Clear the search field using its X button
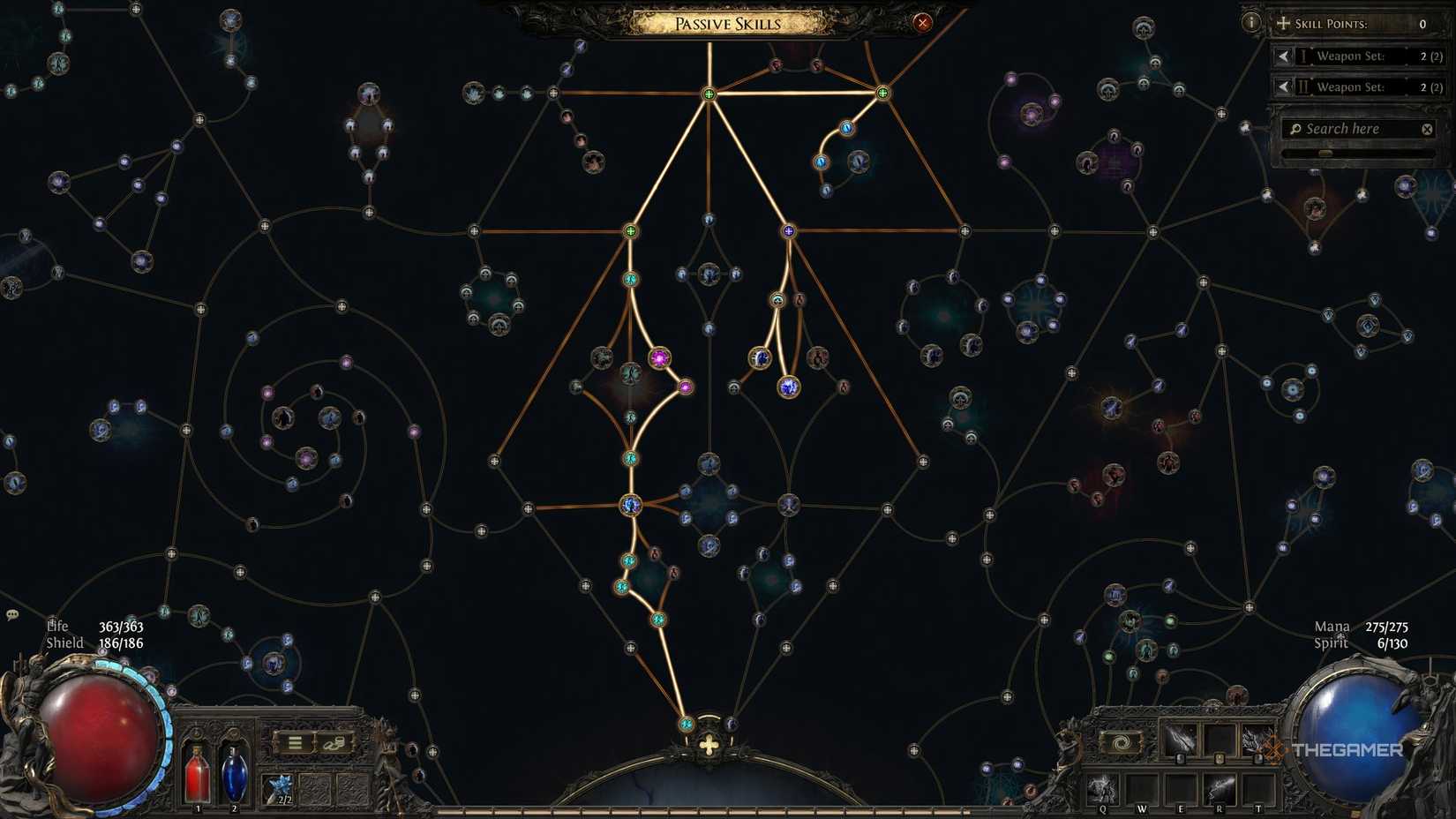 pyautogui.click(x=1427, y=129)
